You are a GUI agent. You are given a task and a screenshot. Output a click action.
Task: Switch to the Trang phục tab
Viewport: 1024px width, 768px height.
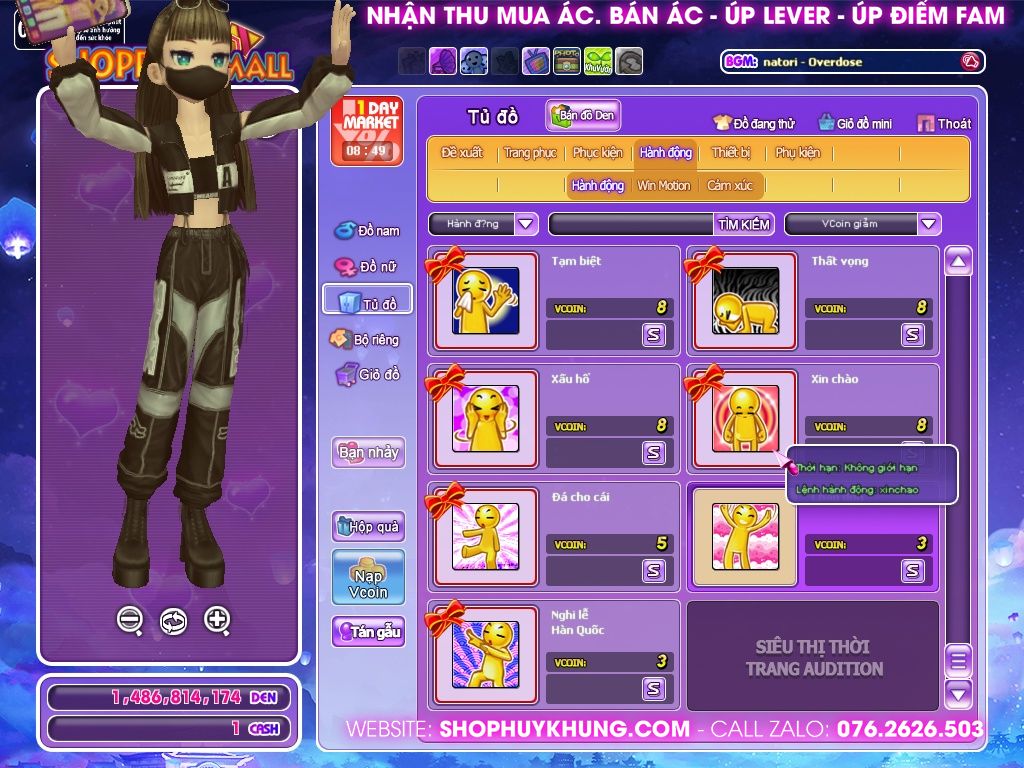pyautogui.click(x=530, y=153)
